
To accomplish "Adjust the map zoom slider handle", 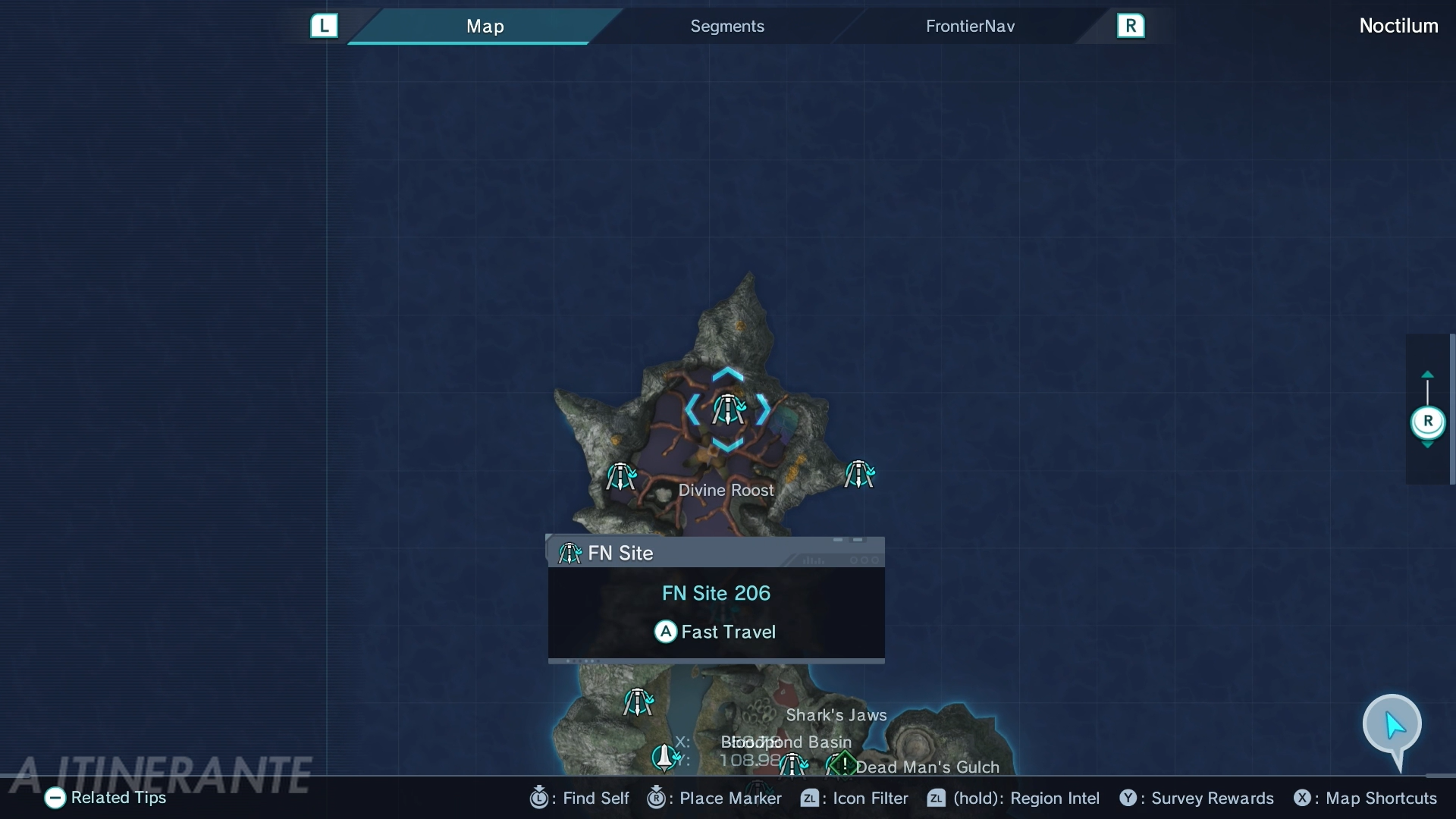I will point(1427,422).
